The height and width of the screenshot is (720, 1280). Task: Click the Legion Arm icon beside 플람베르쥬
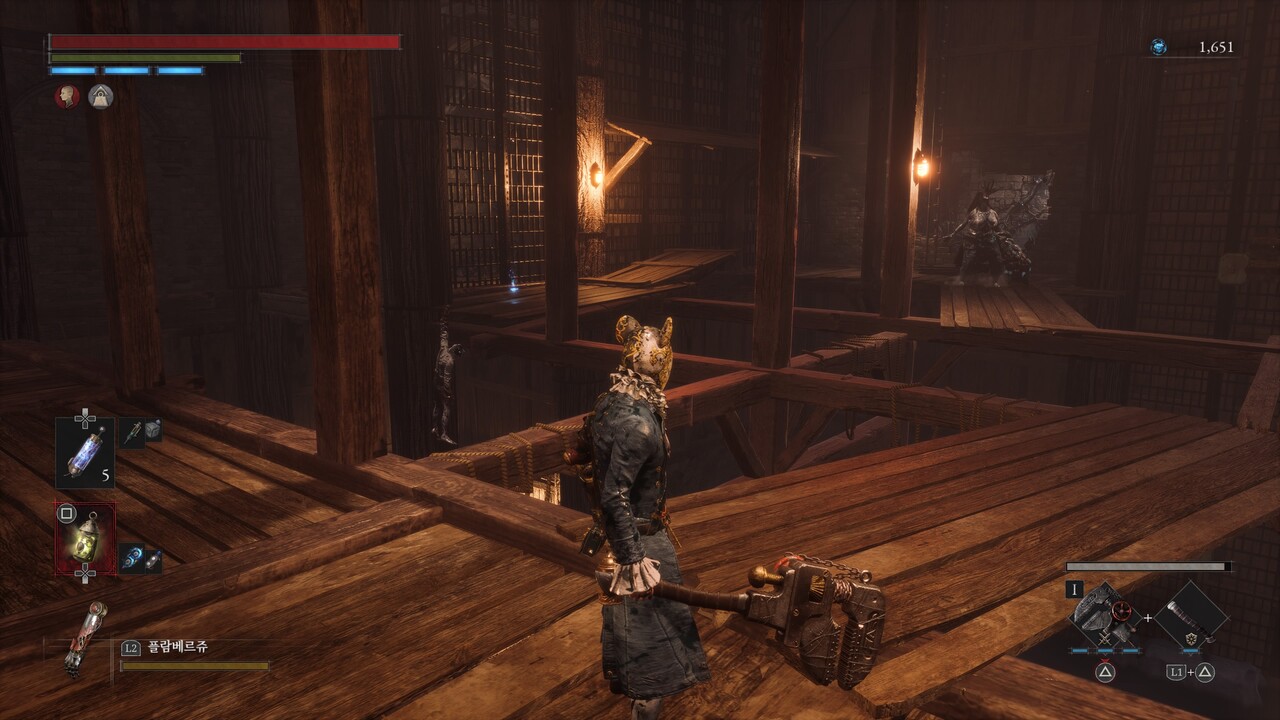84,639
